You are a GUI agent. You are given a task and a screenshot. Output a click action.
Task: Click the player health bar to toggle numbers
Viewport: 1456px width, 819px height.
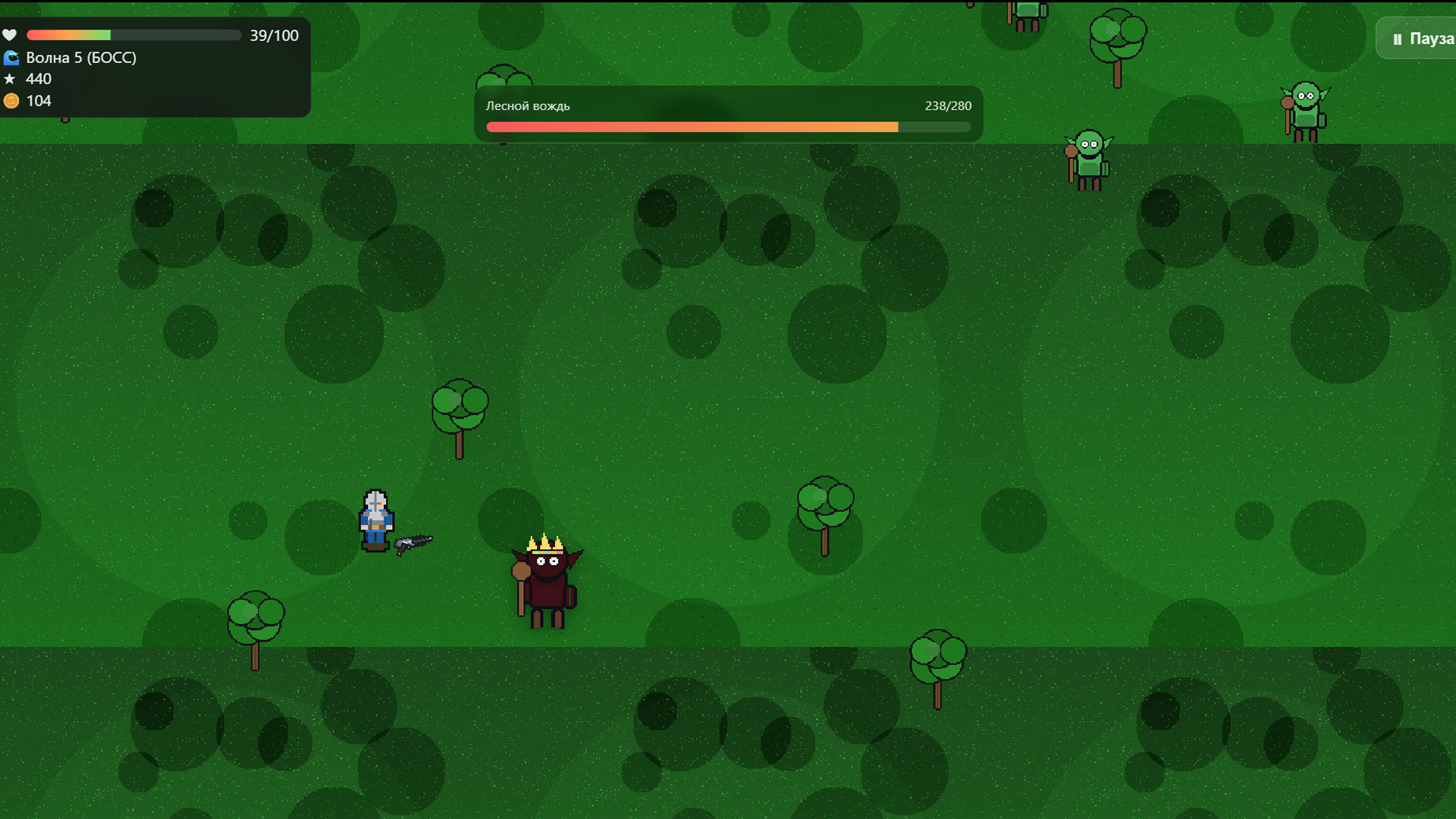pyautogui.click(x=133, y=35)
